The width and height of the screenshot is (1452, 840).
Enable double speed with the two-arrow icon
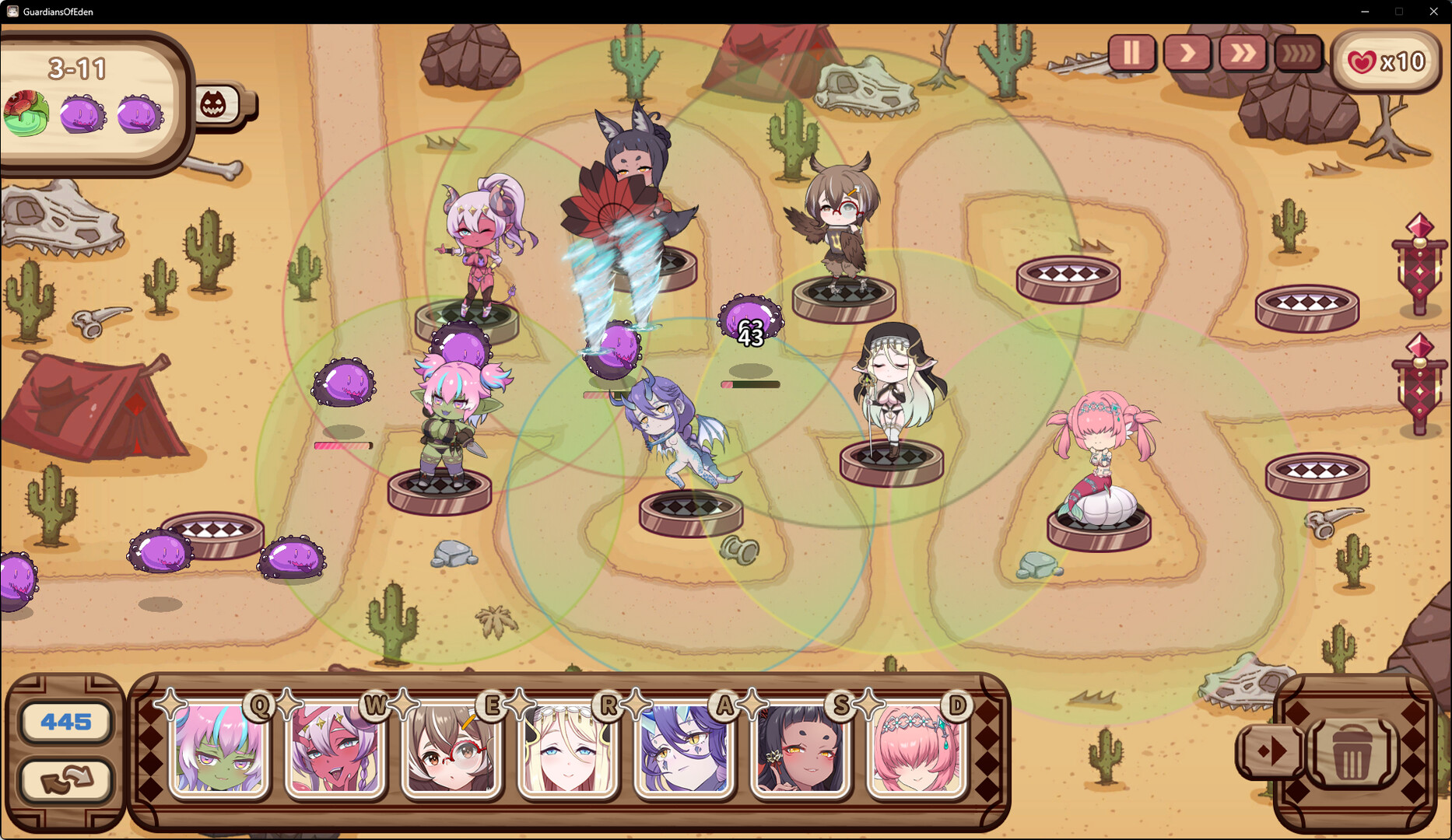(1243, 54)
